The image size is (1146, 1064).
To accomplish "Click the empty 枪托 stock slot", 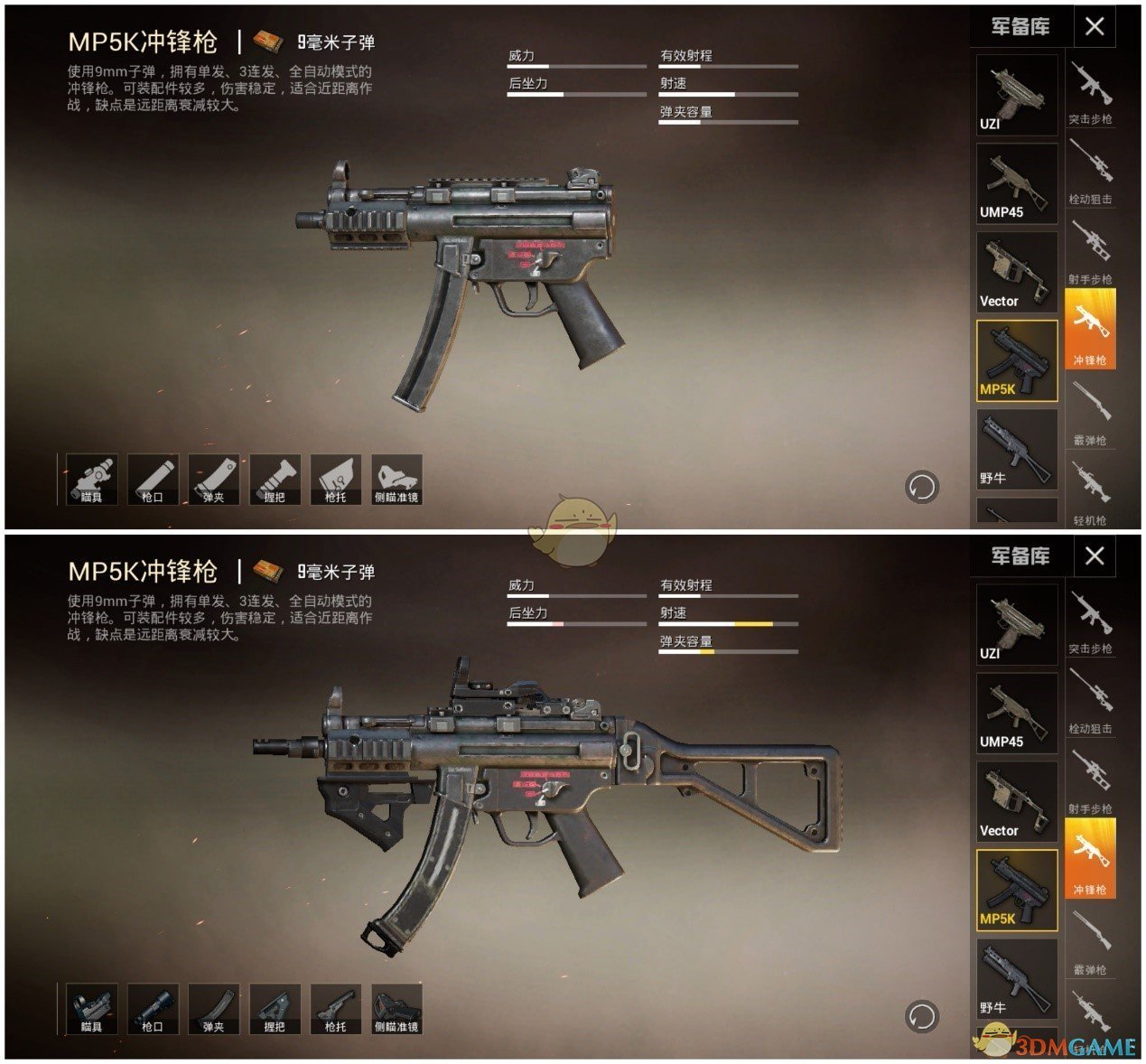I will point(336,479).
